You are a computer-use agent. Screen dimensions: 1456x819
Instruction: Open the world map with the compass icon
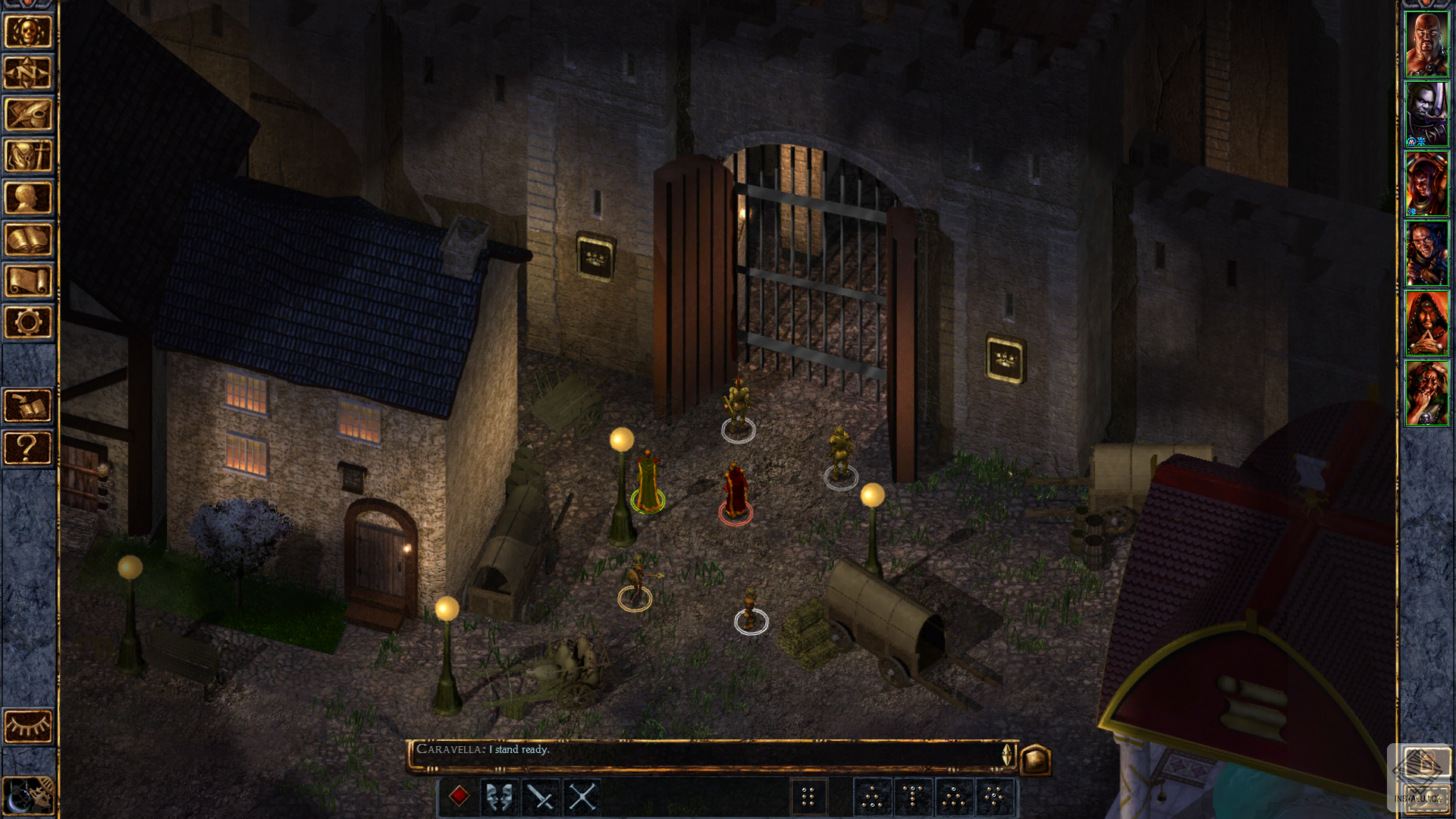click(28, 73)
